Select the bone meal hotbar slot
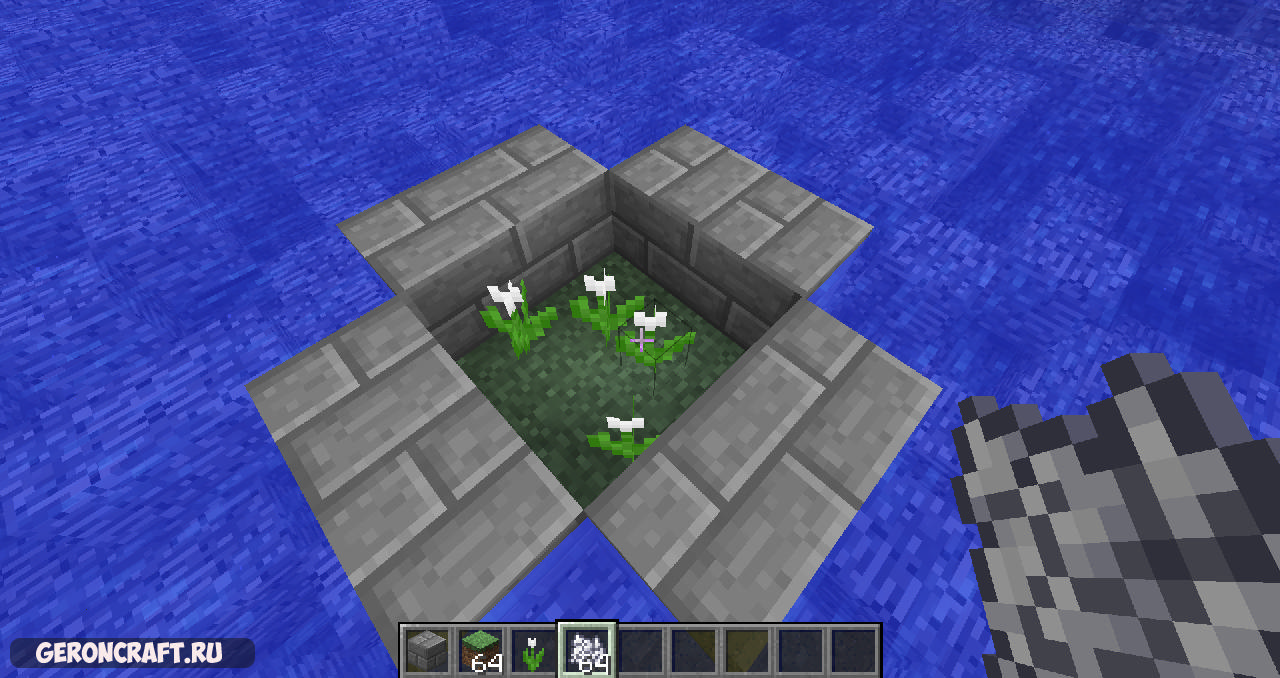The width and height of the screenshot is (1280, 678). (x=587, y=651)
